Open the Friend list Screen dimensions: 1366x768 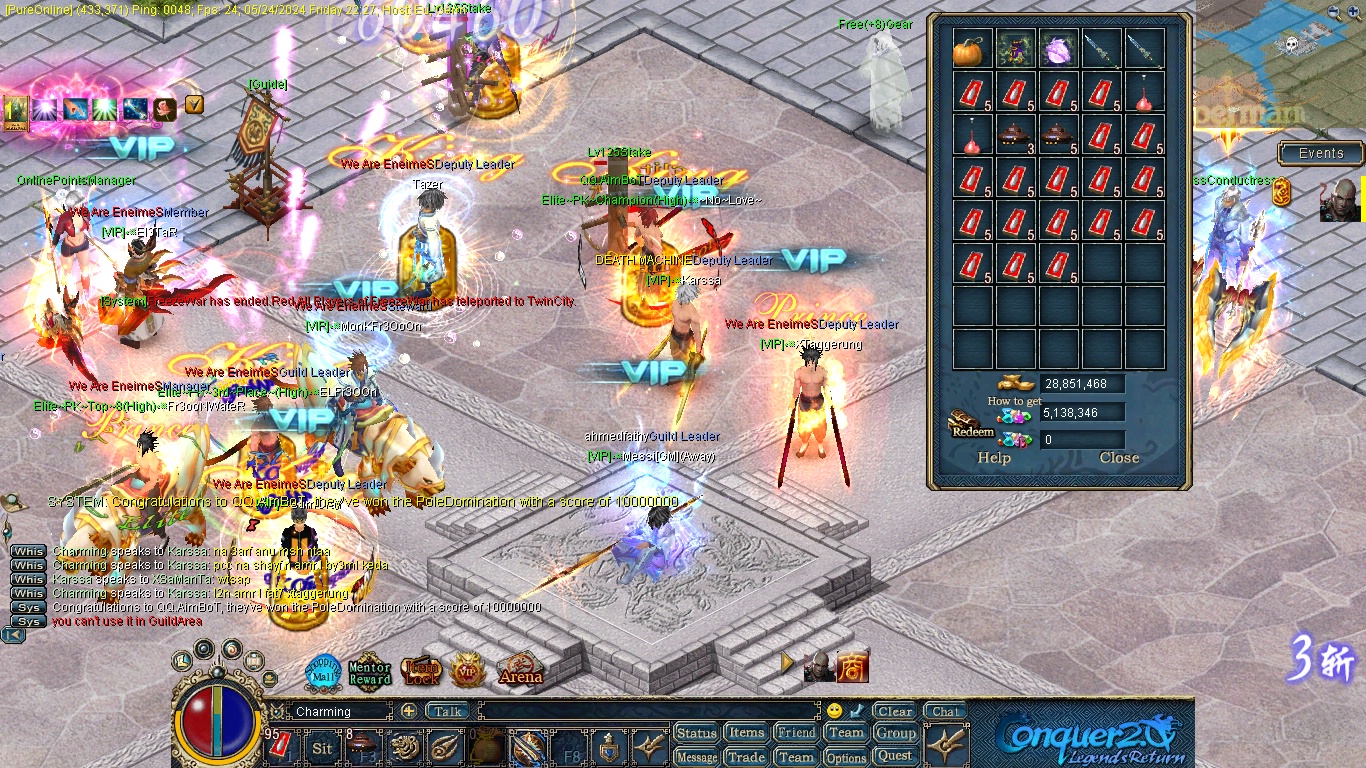796,733
